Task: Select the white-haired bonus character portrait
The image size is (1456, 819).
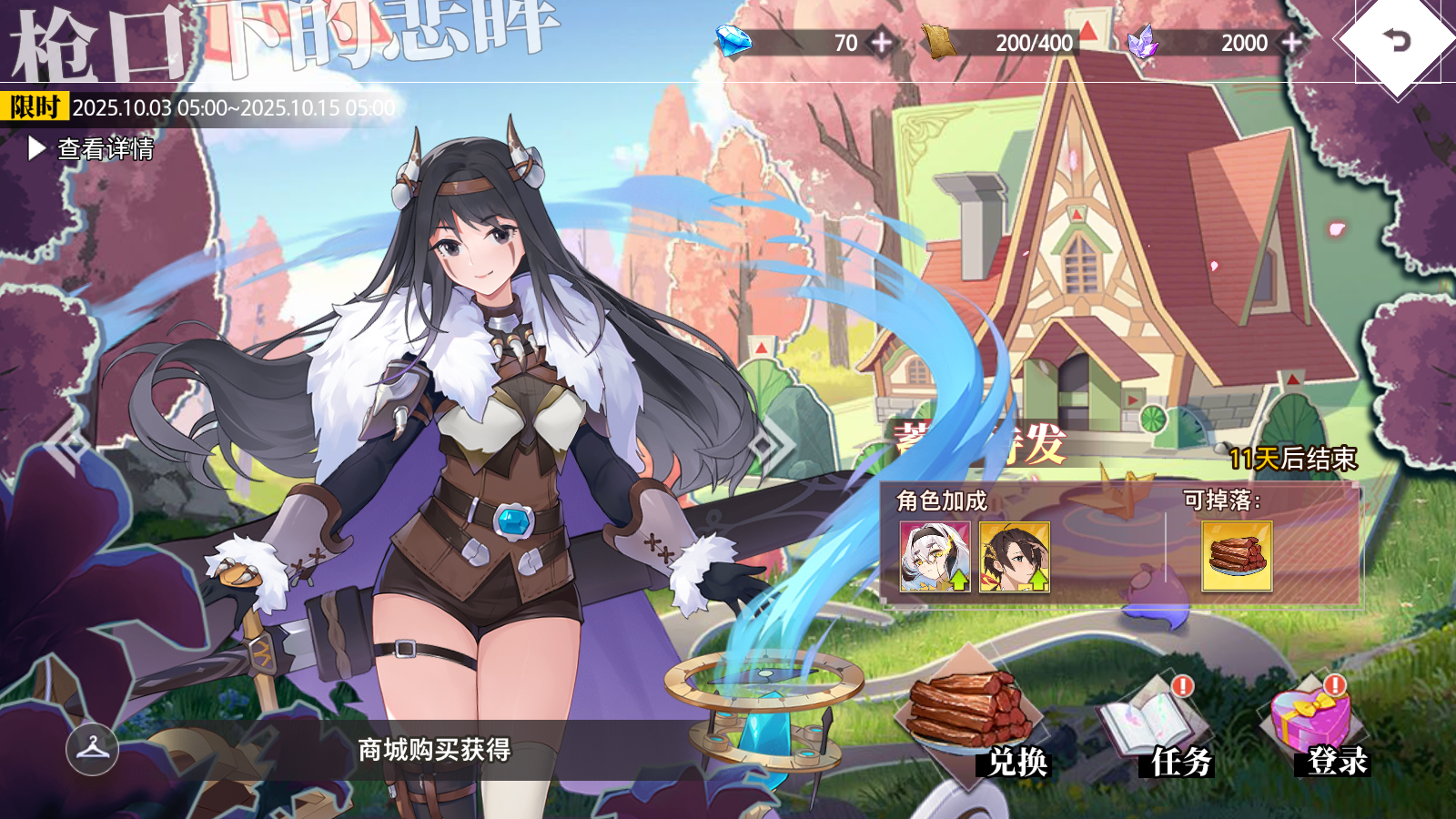Action: point(935,556)
